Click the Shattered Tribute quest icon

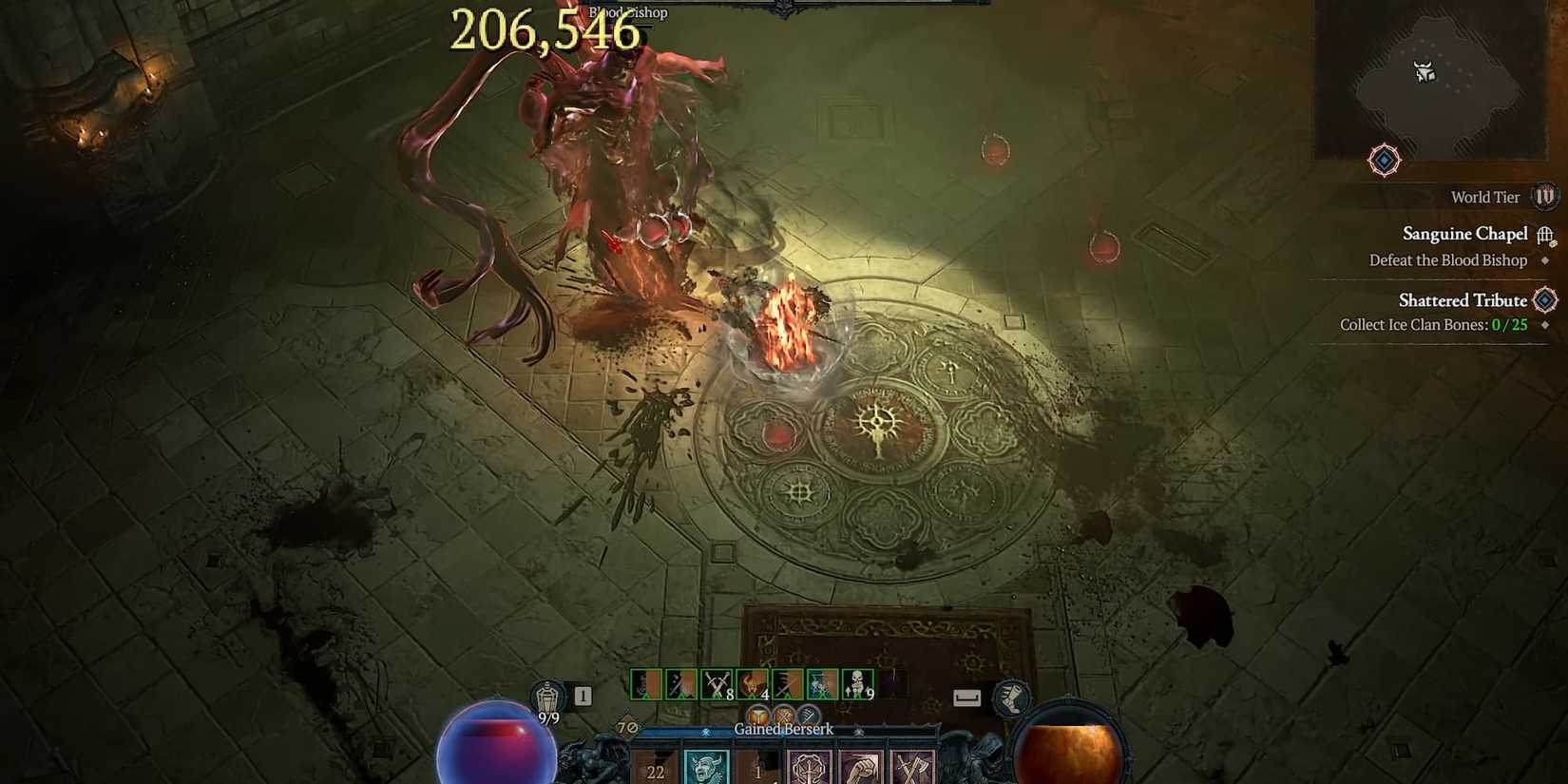point(1545,300)
